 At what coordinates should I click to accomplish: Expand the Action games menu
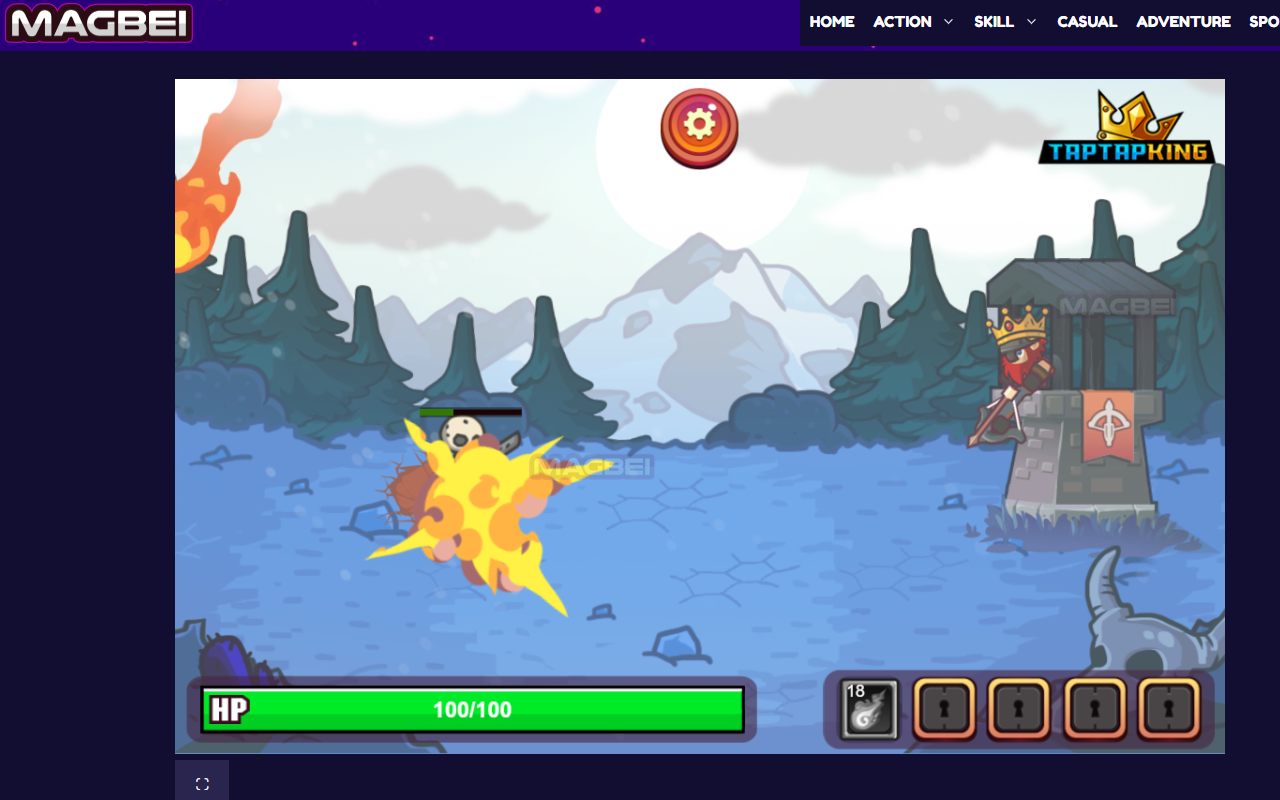coord(913,22)
